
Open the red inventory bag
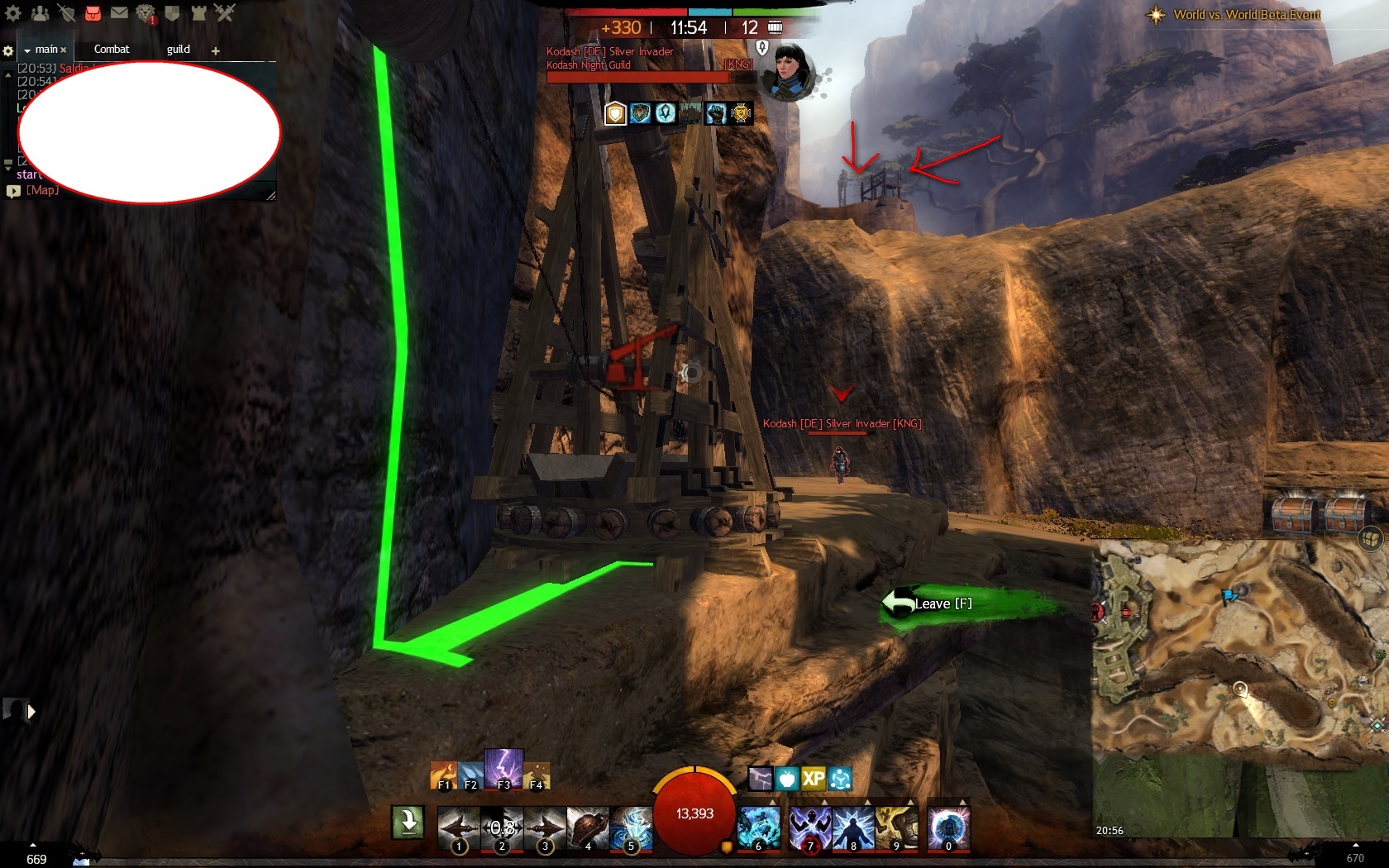pos(93,13)
